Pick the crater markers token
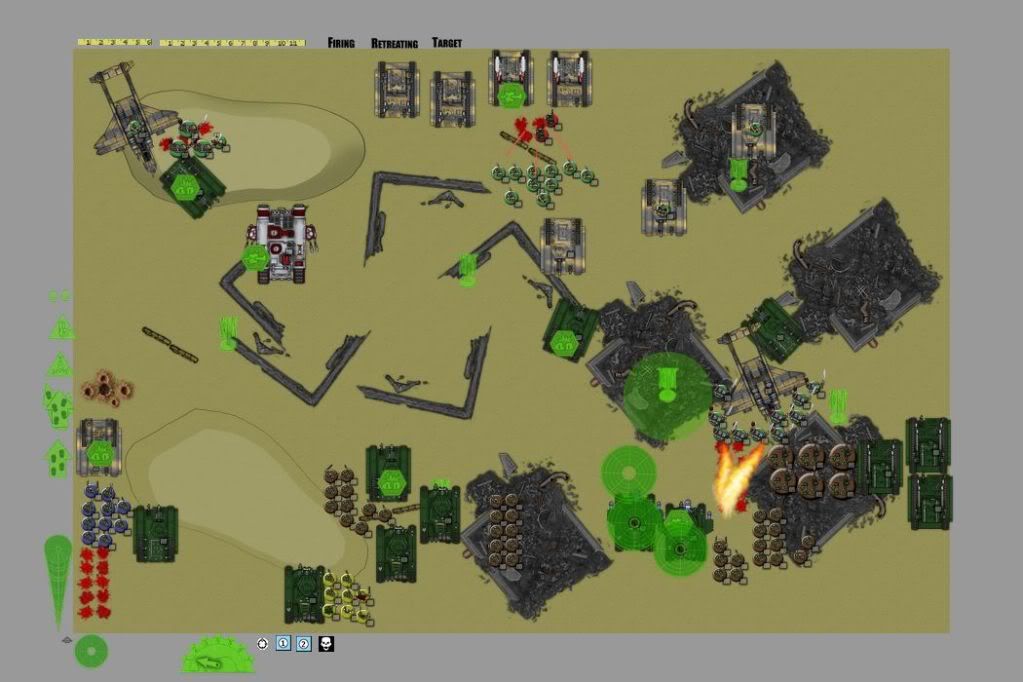1023x682 pixels. tap(106, 387)
